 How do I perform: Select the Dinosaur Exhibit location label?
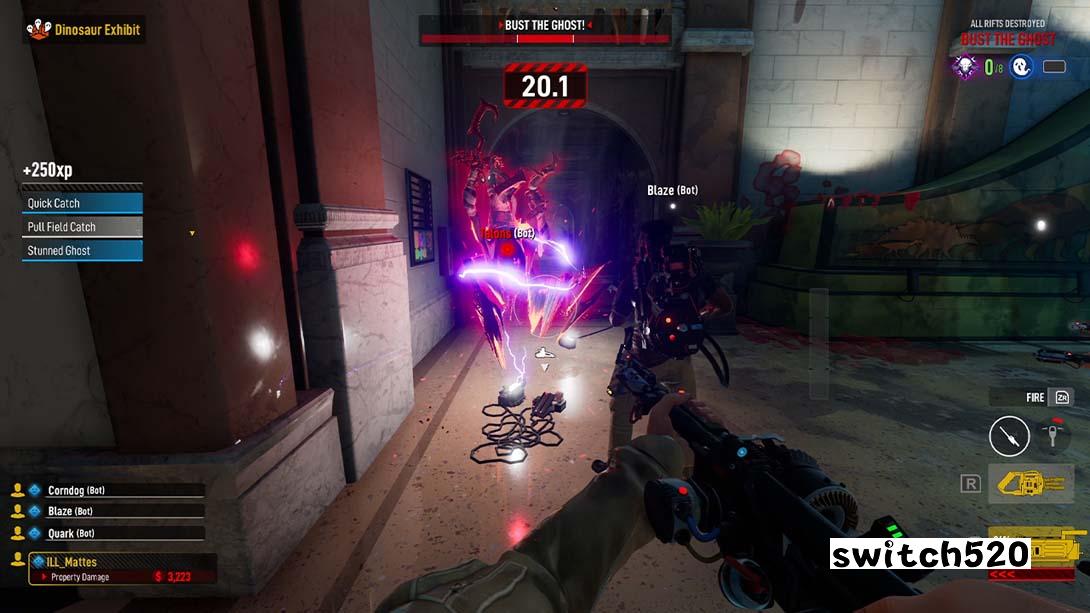coord(85,30)
